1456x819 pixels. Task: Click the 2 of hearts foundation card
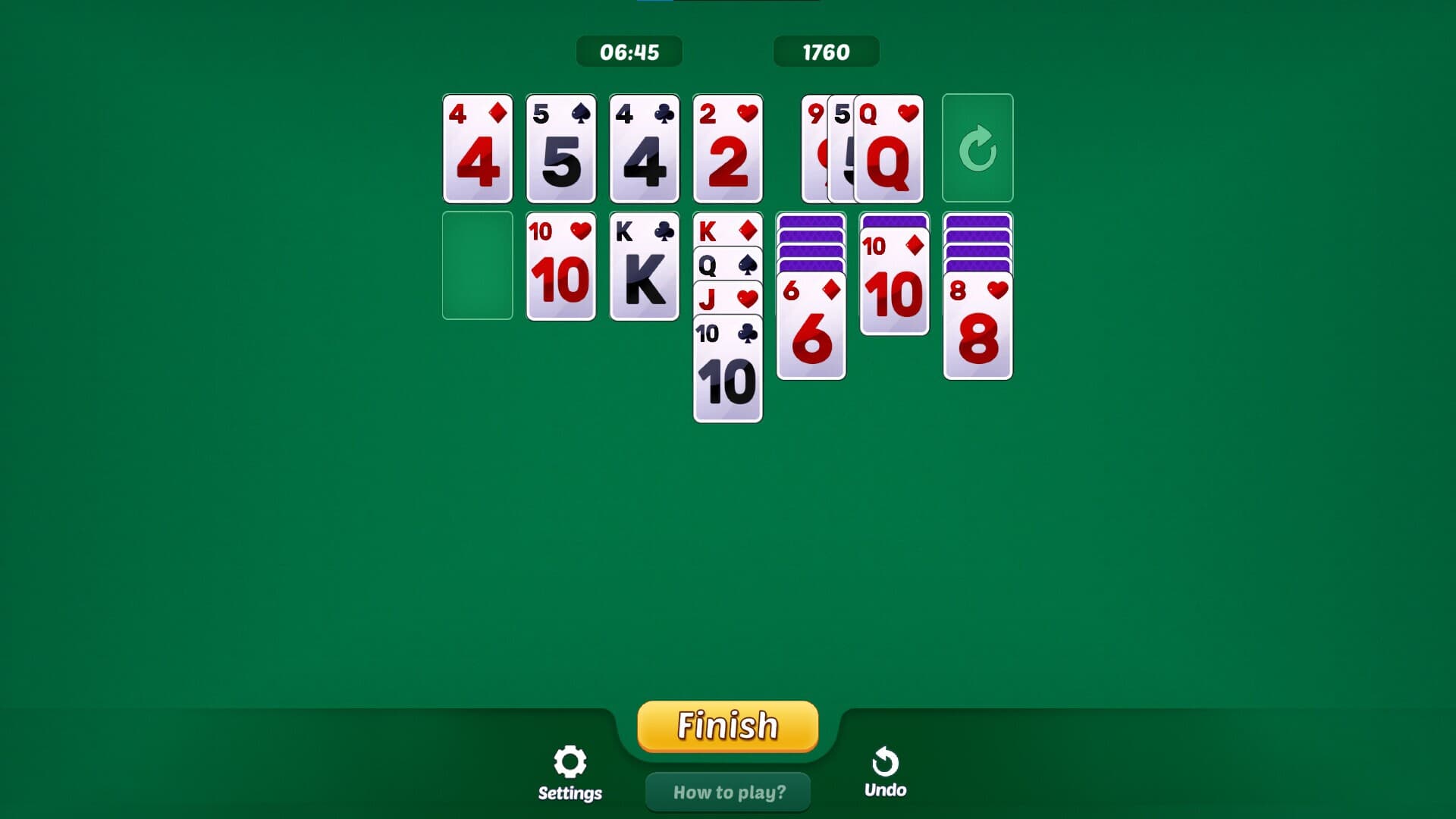click(727, 148)
